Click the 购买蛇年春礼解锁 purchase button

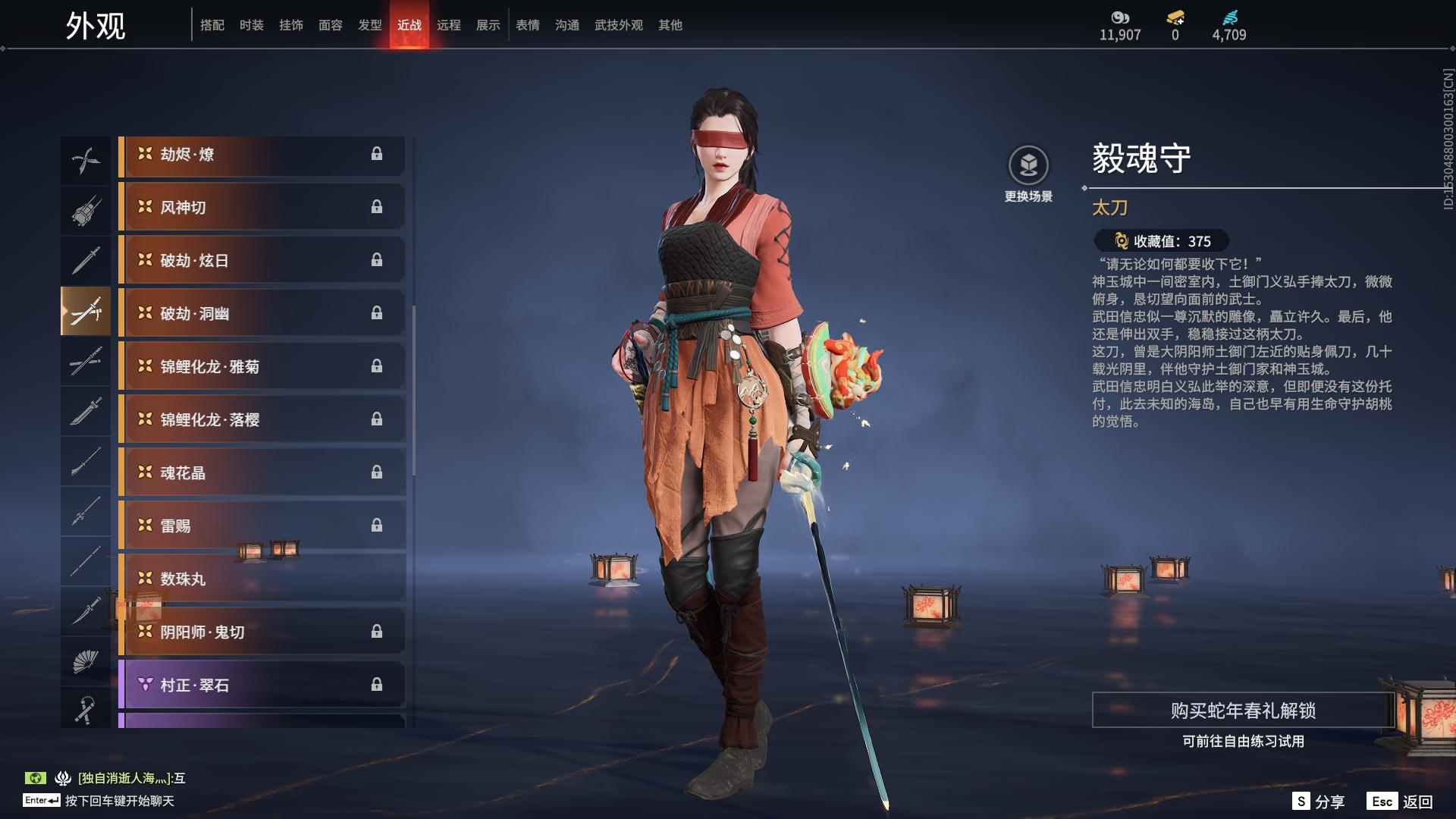[x=1244, y=711]
